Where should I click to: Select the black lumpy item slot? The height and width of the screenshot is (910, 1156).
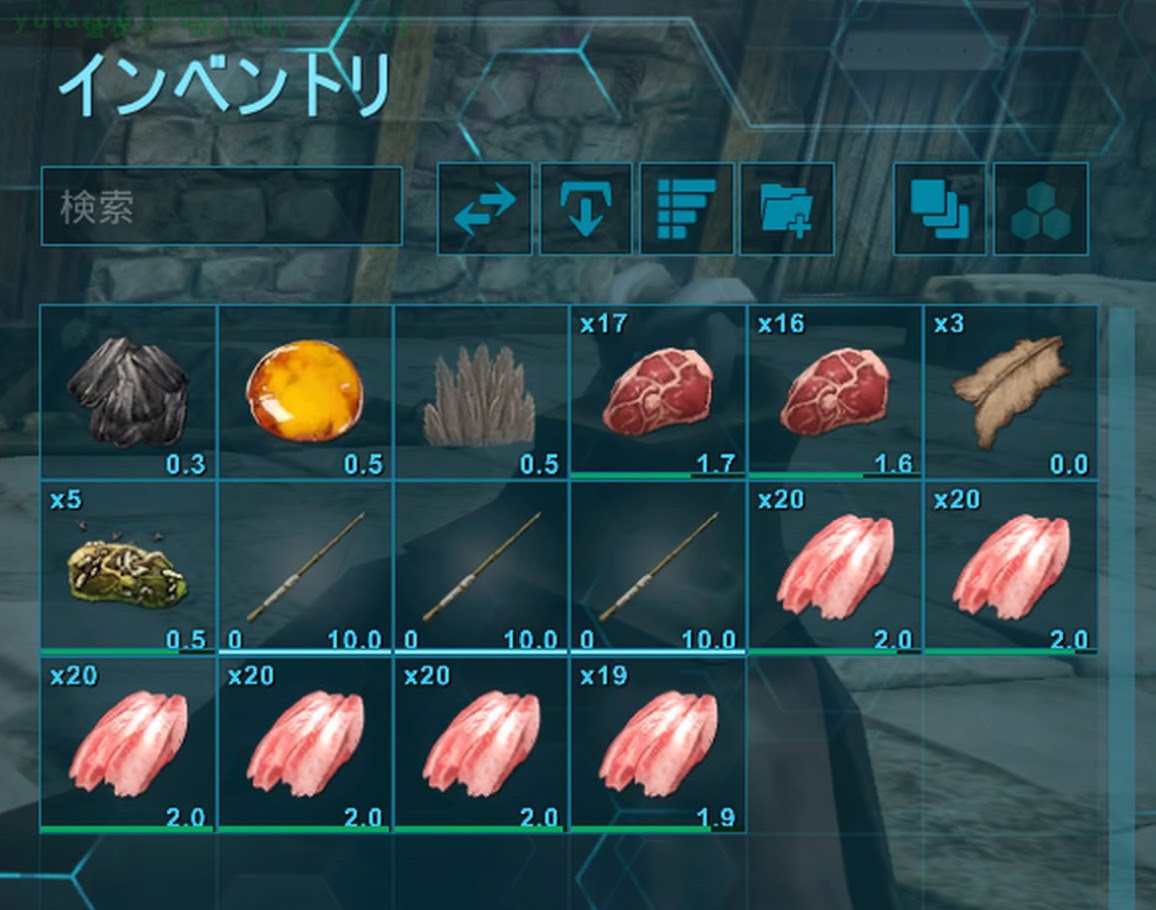pyautogui.click(x=128, y=392)
